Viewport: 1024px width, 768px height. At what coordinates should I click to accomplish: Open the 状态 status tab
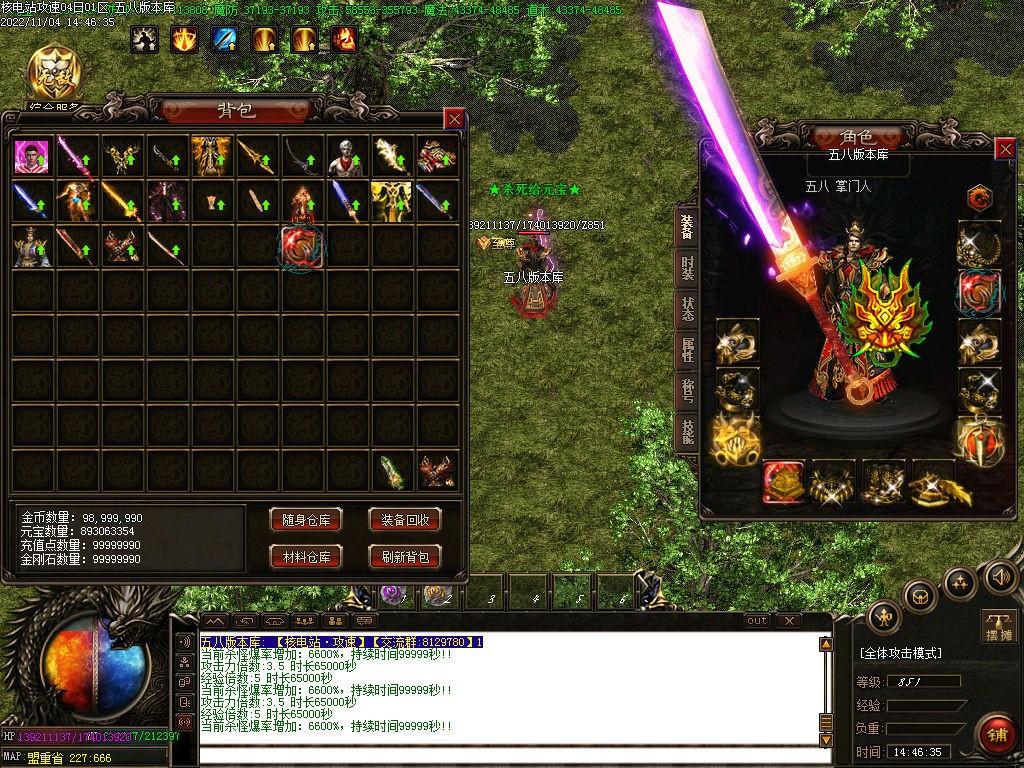[x=688, y=308]
